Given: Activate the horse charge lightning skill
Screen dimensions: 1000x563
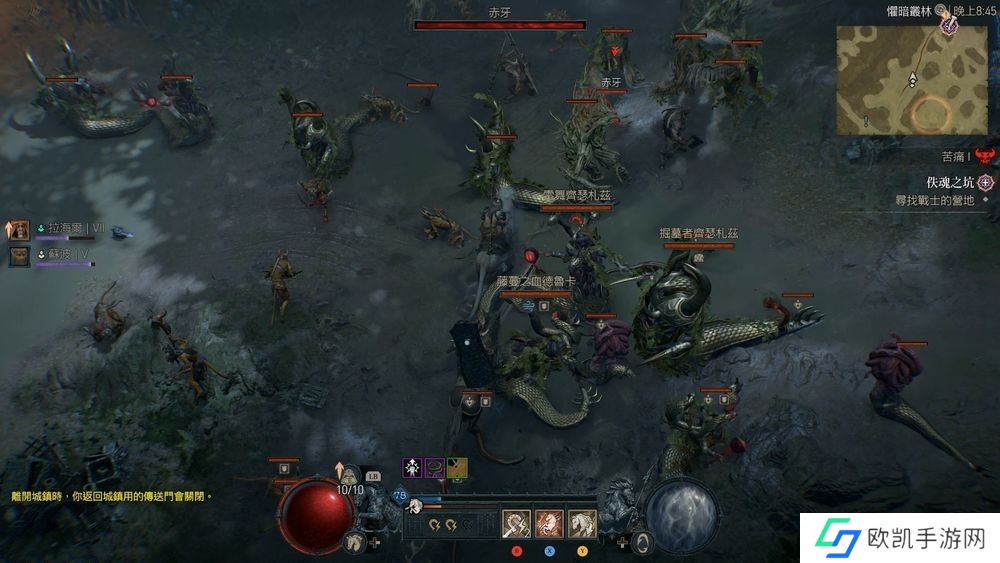Looking at the screenshot, I should [517, 523].
